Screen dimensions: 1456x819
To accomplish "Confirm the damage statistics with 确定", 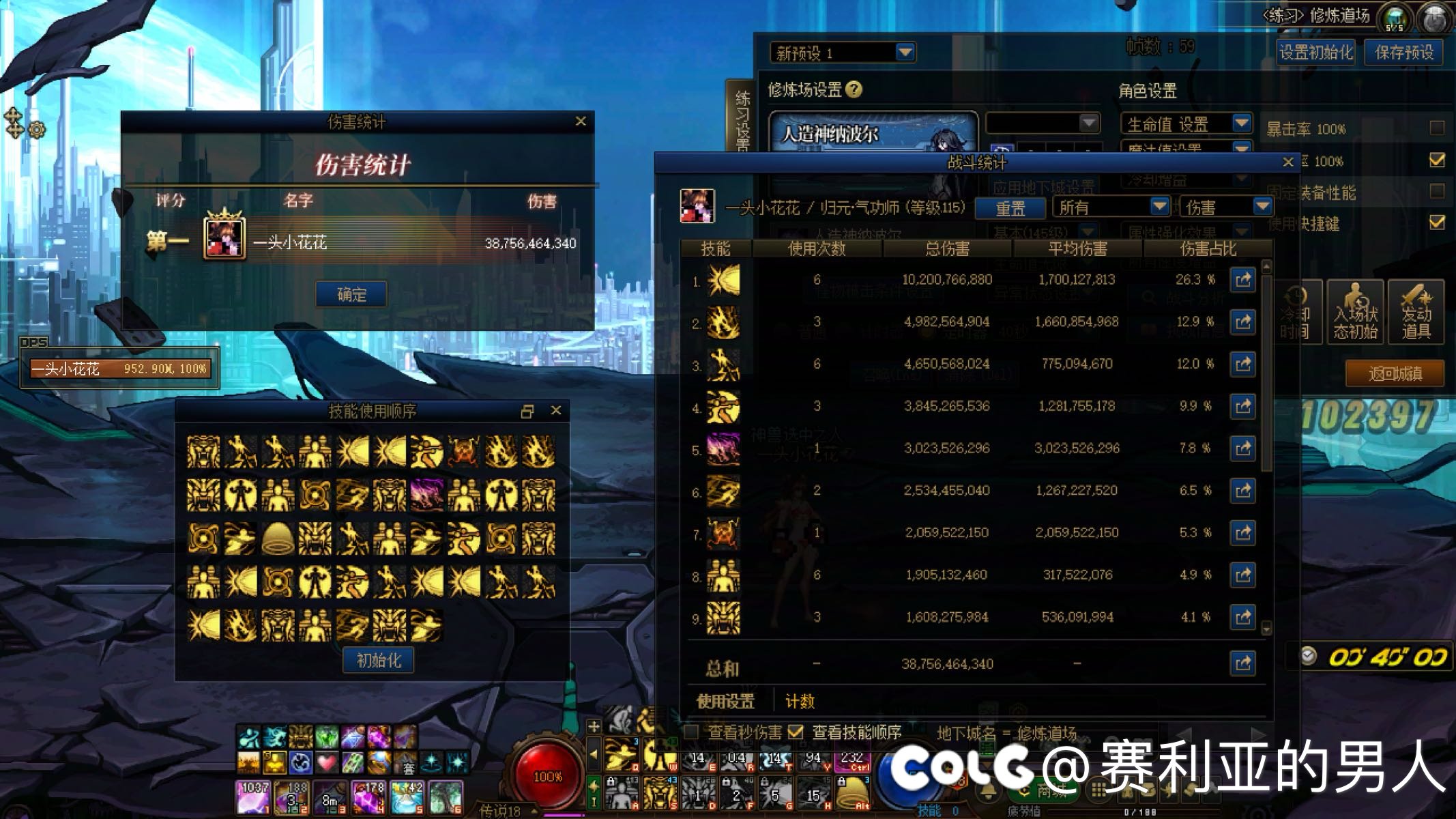I will tap(351, 295).
